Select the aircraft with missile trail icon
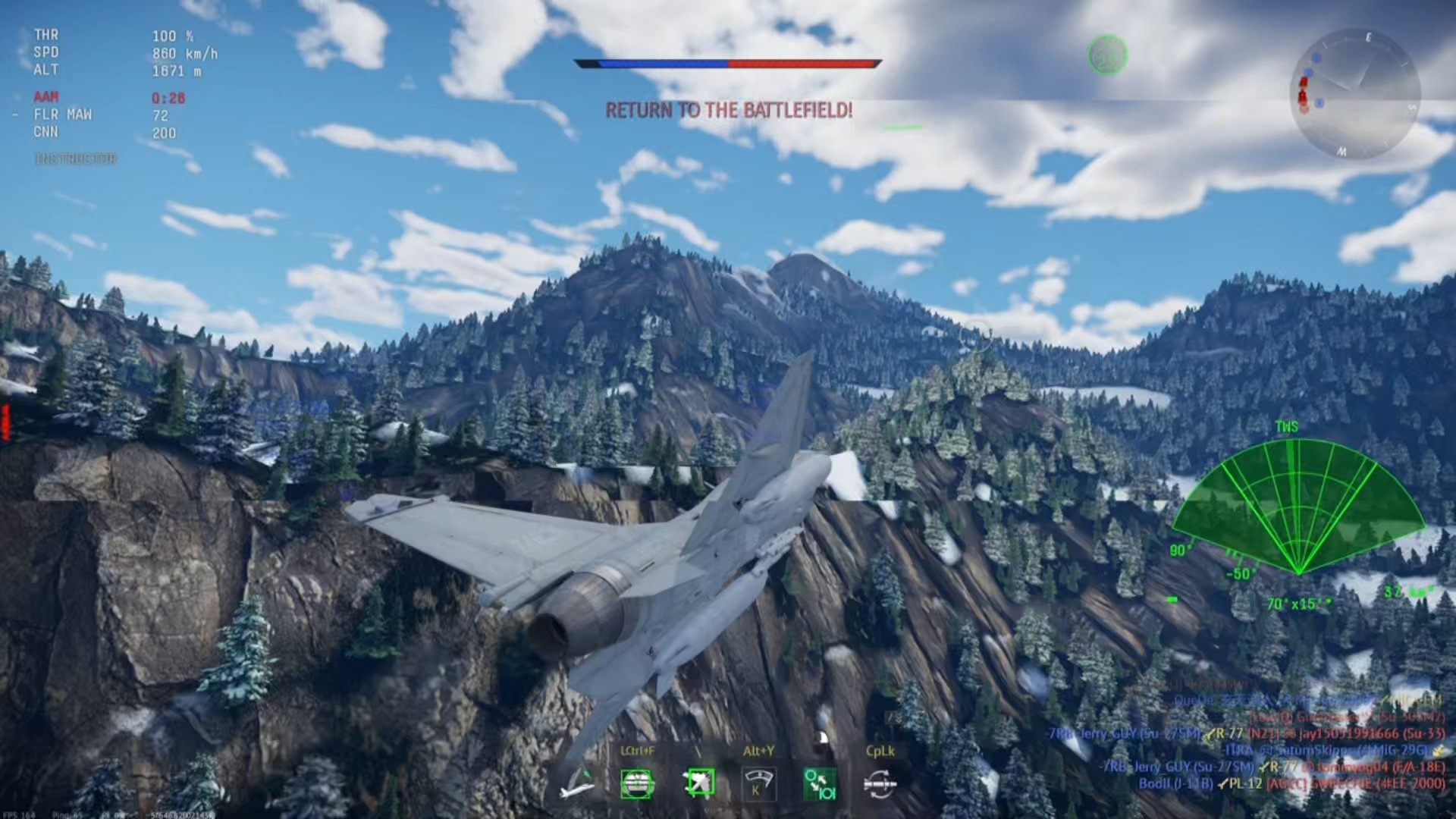The height and width of the screenshot is (819, 1456). coord(576,784)
